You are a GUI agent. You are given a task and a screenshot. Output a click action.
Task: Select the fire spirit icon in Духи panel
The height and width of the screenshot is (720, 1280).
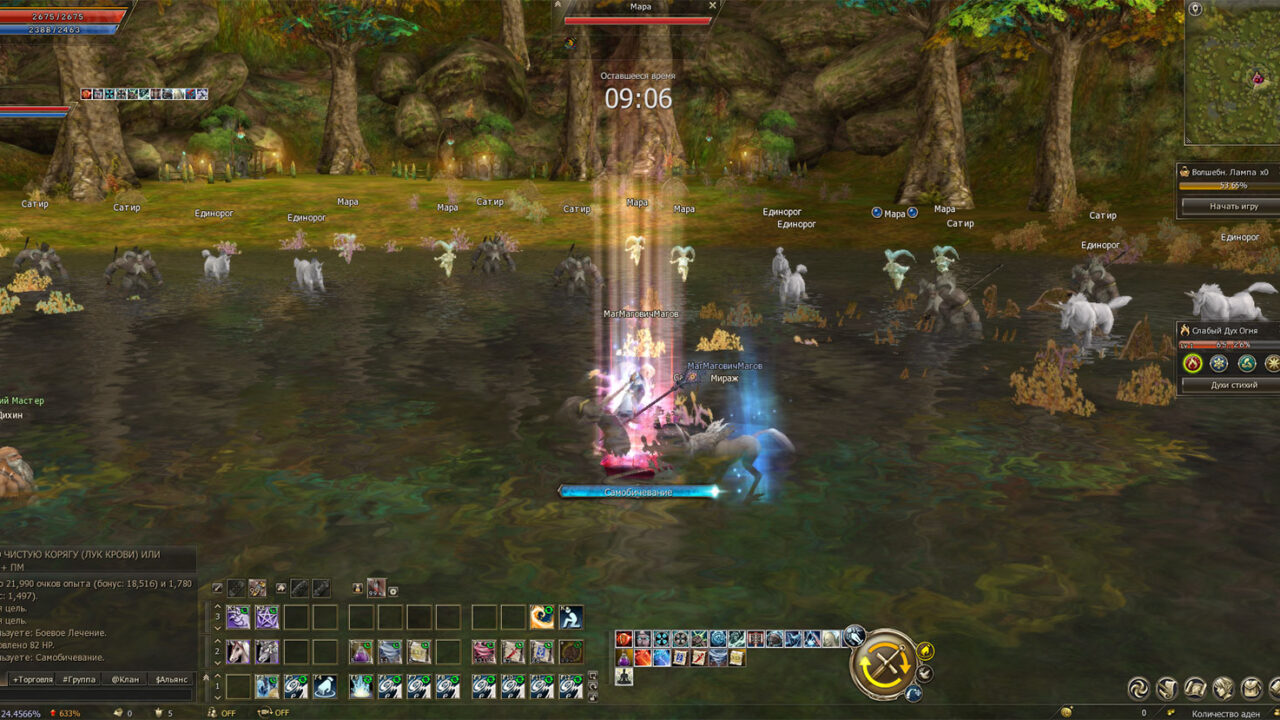click(x=1192, y=363)
